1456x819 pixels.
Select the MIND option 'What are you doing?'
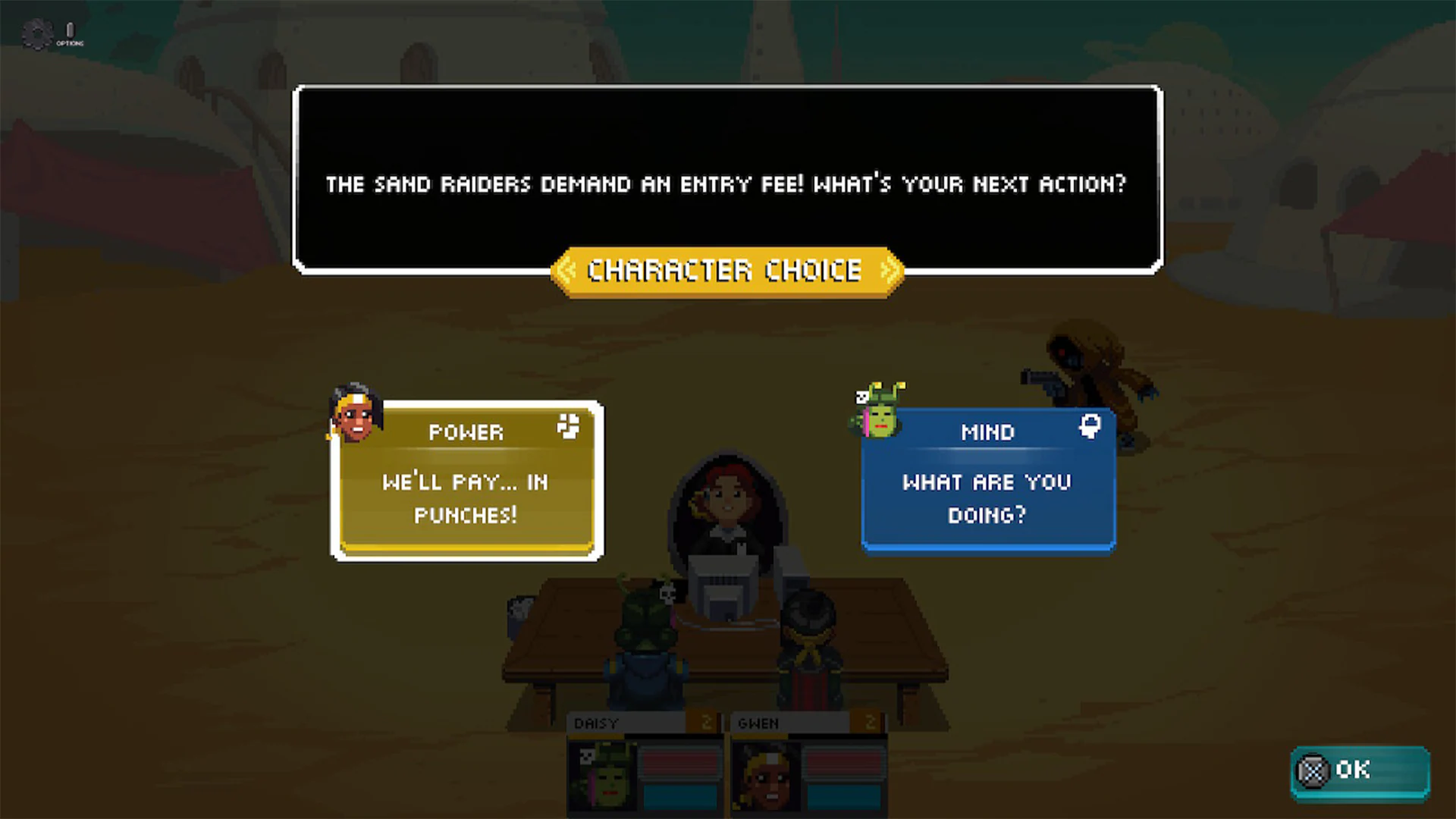(987, 497)
